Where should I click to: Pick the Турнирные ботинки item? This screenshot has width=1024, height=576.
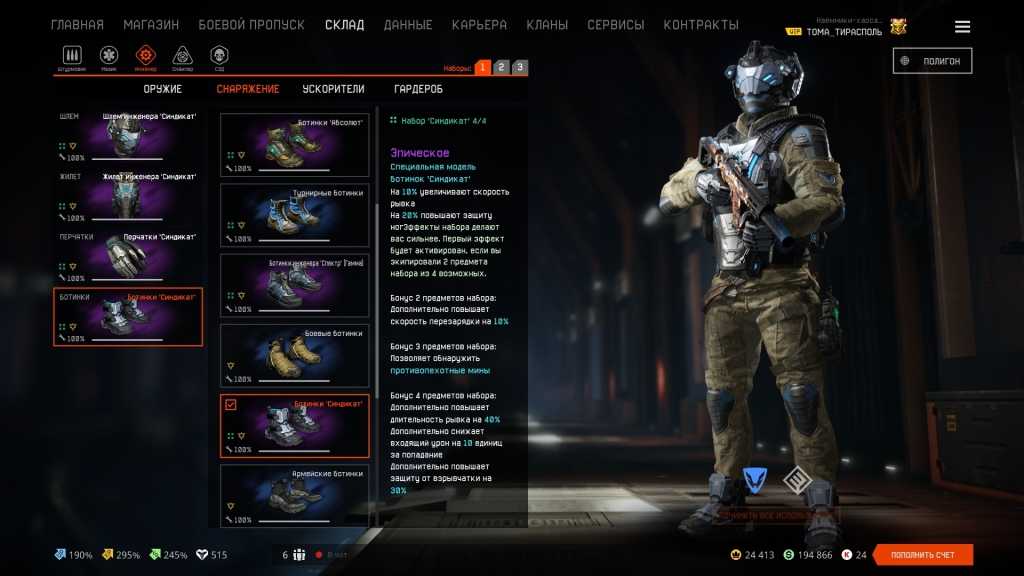point(294,215)
